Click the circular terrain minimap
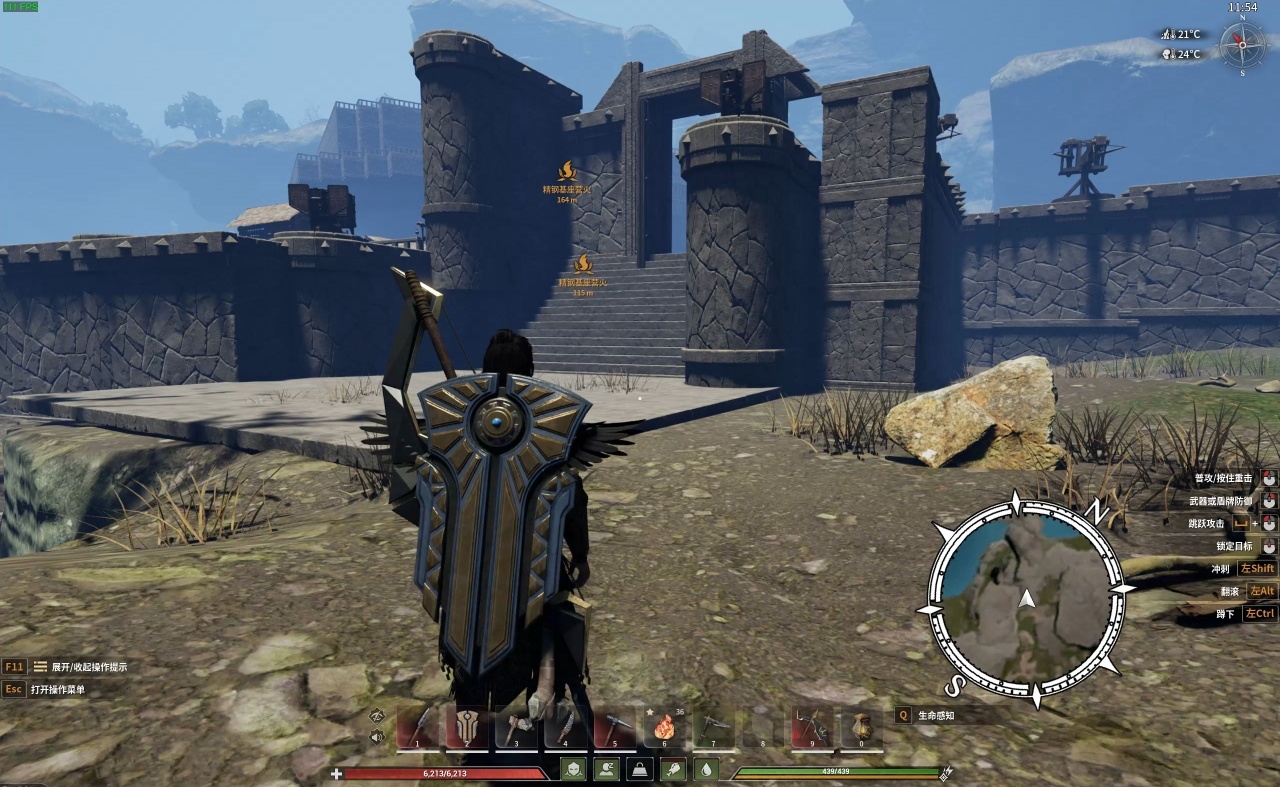1280x787 pixels. [x=1025, y=599]
